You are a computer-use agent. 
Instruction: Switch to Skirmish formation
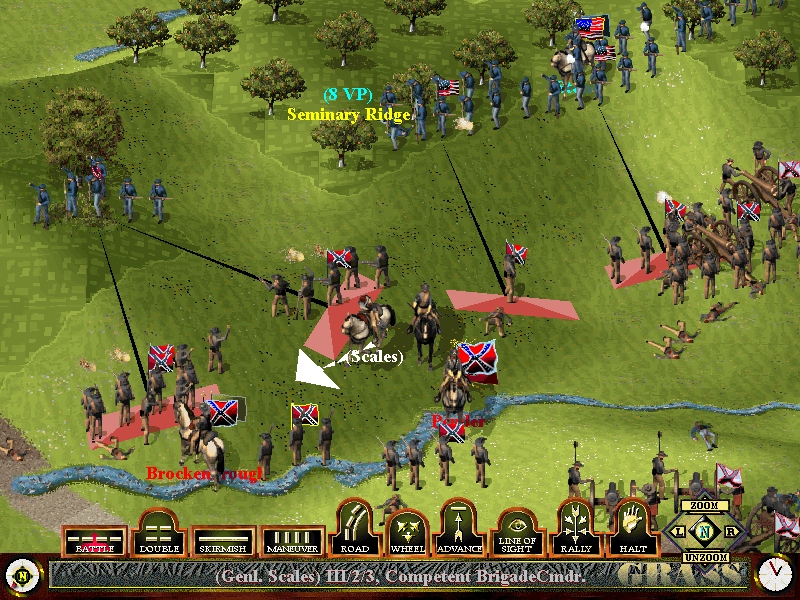tap(222, 541)
